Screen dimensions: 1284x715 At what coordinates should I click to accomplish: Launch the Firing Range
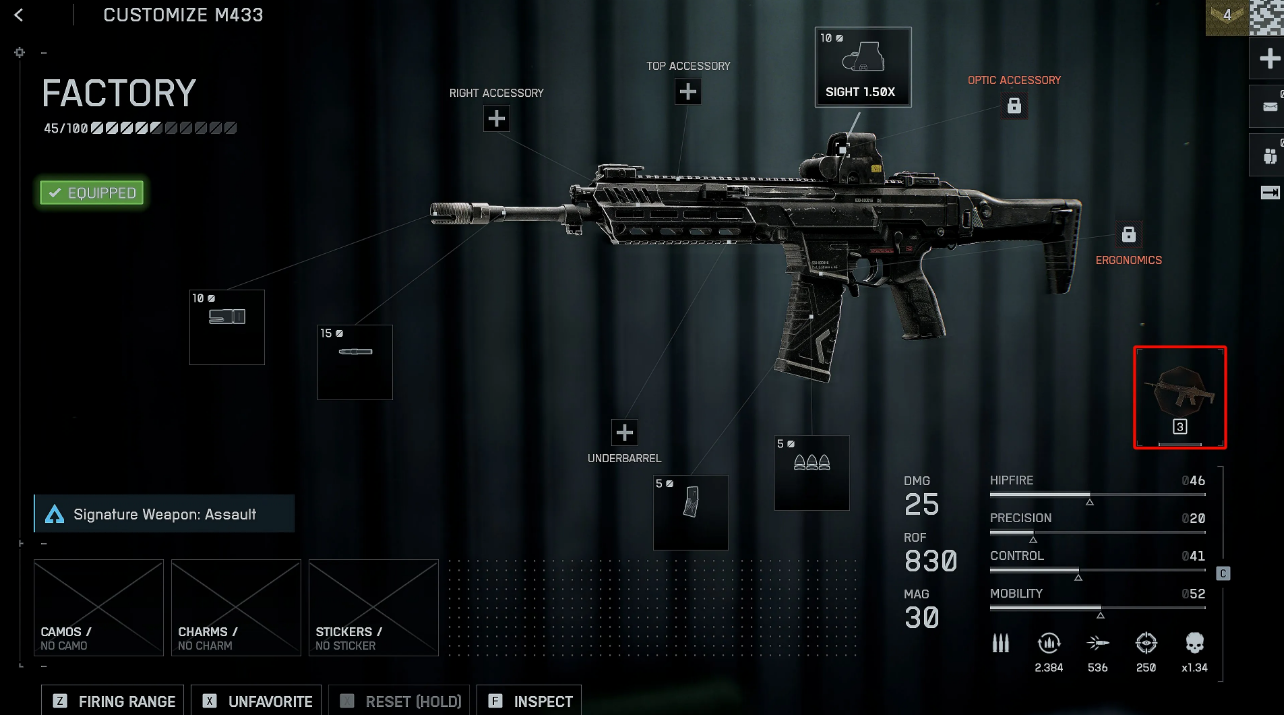click(114, 701)
